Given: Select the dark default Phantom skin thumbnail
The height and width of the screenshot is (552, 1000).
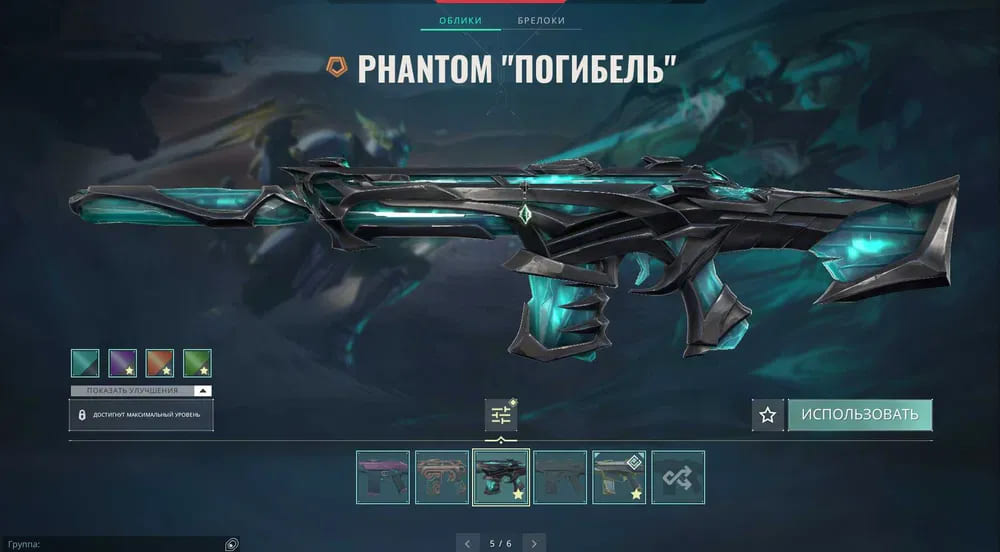Looking at the screenshot, I should pos(560,477).
